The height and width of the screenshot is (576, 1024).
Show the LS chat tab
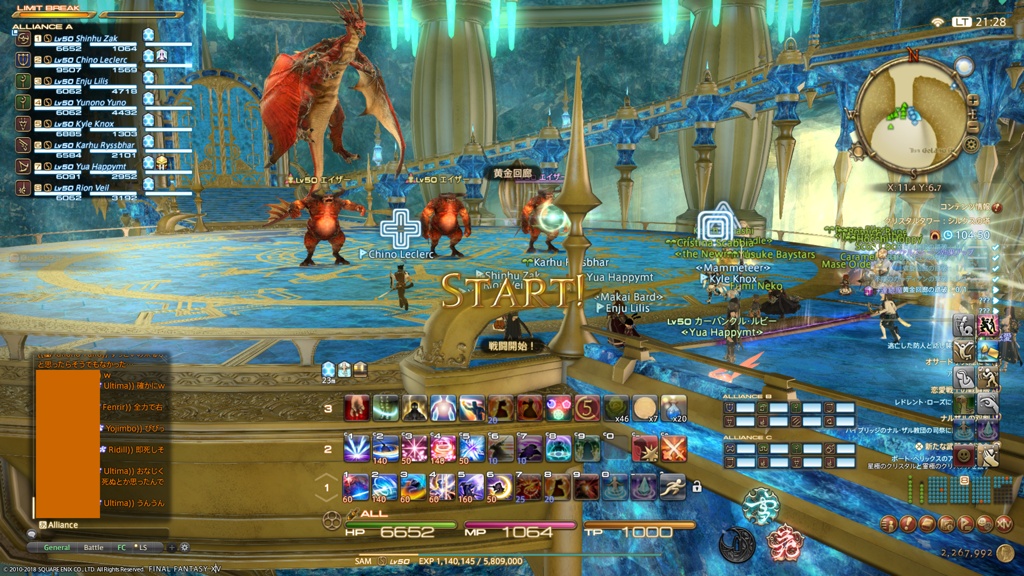(x=143, y=548)
